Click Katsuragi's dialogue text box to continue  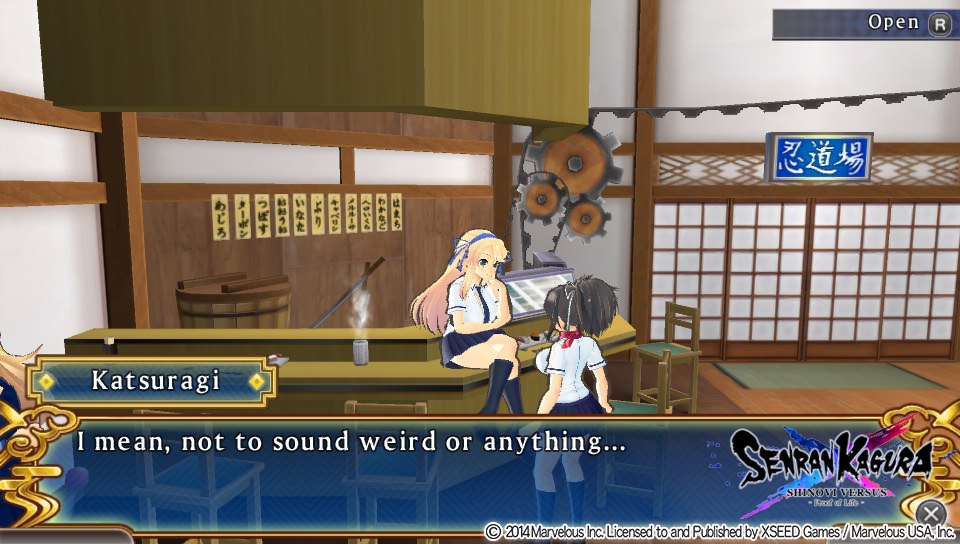pyautogui.click(x=400, y=468)
